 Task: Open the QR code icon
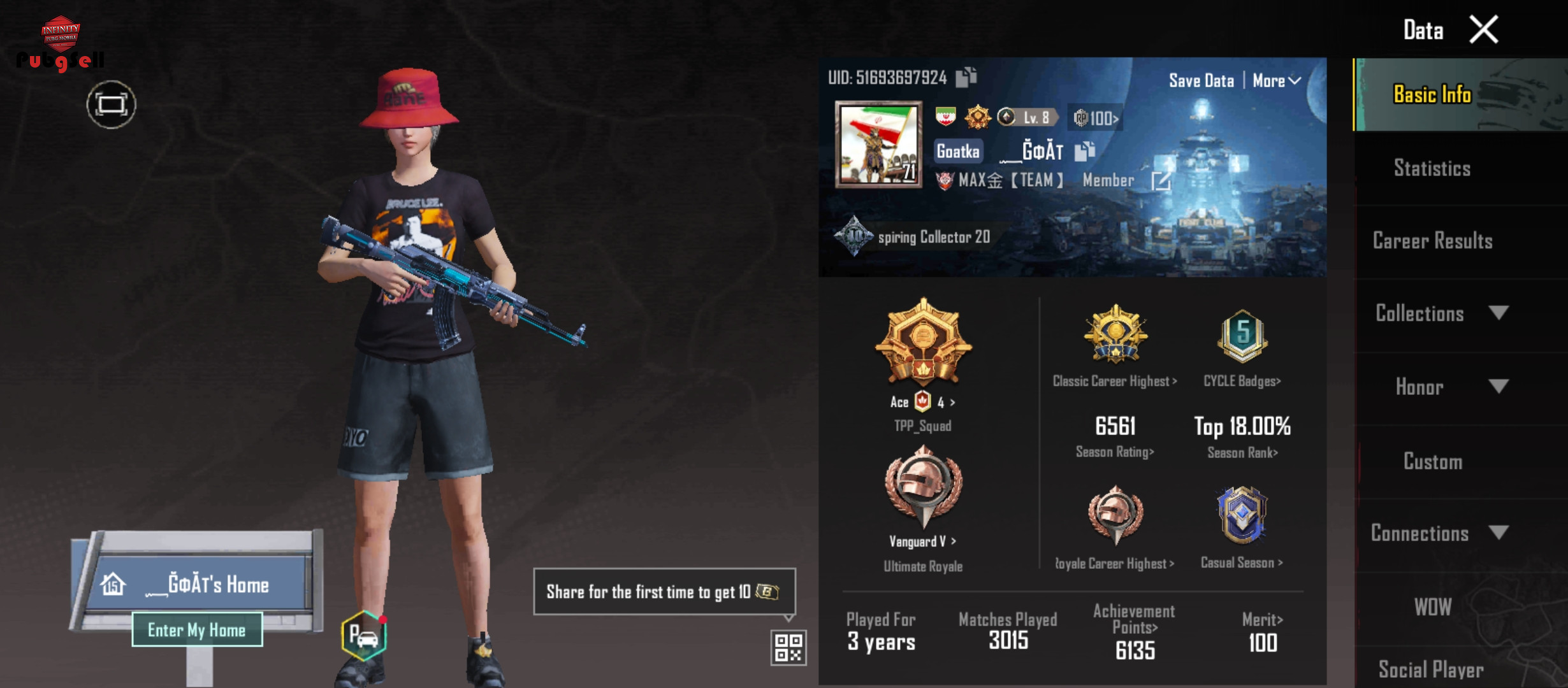pos(788,647)
